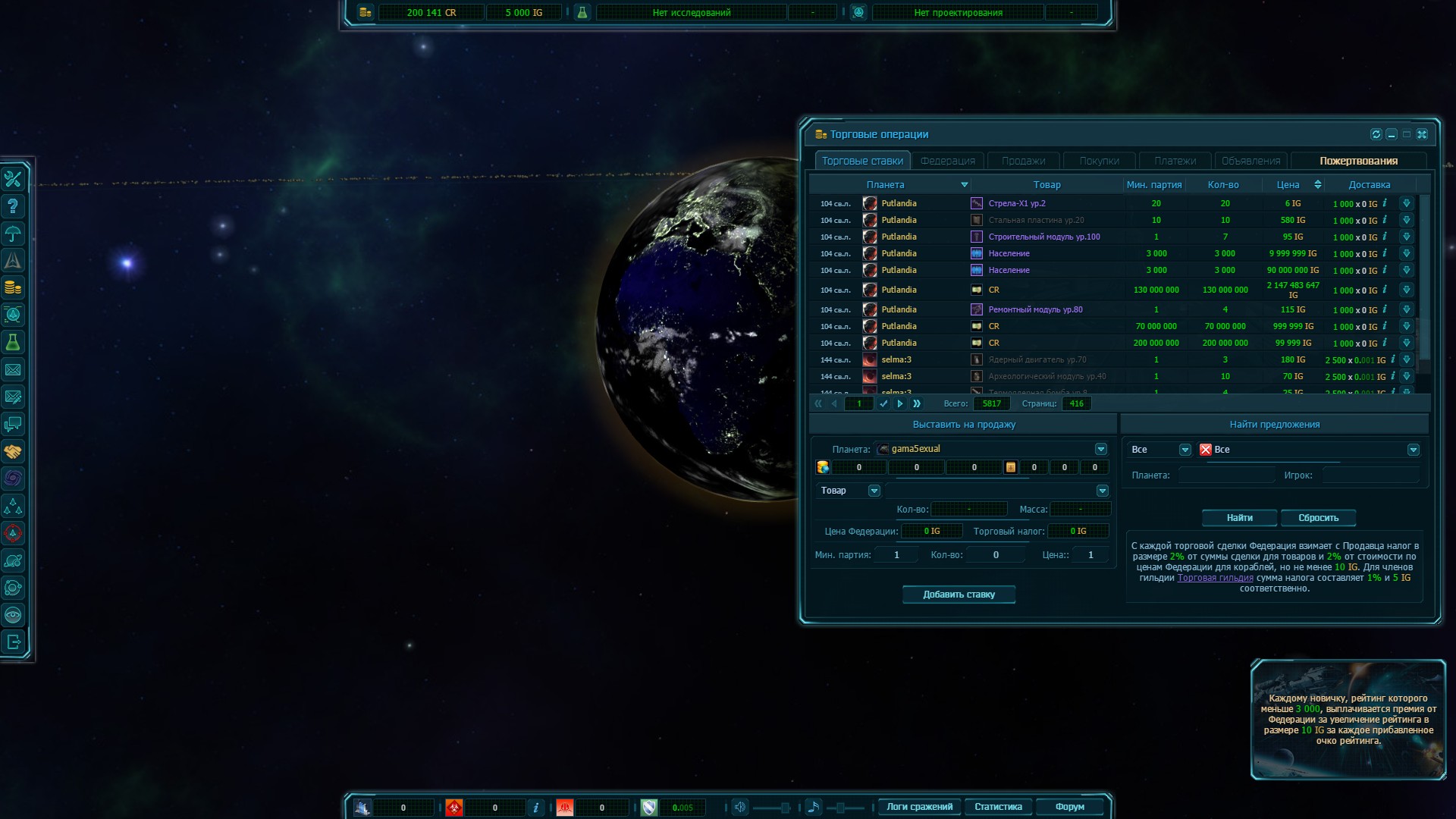Go to the next page of offers
The width and height of the screenshot is (1456, 819).
coord(900,403)
